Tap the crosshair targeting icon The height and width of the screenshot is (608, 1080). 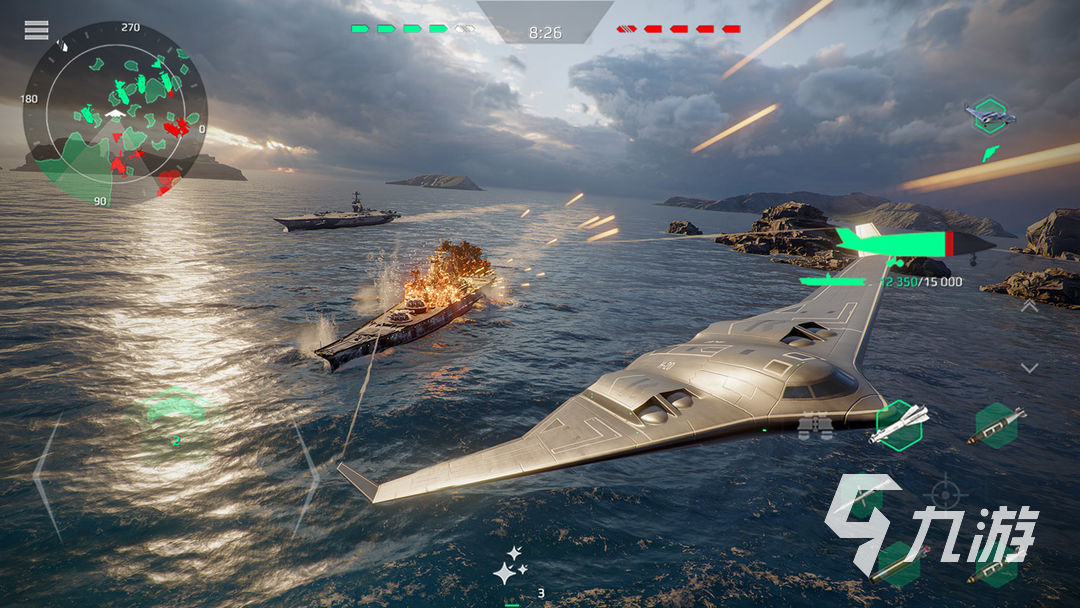click(942, 493)
